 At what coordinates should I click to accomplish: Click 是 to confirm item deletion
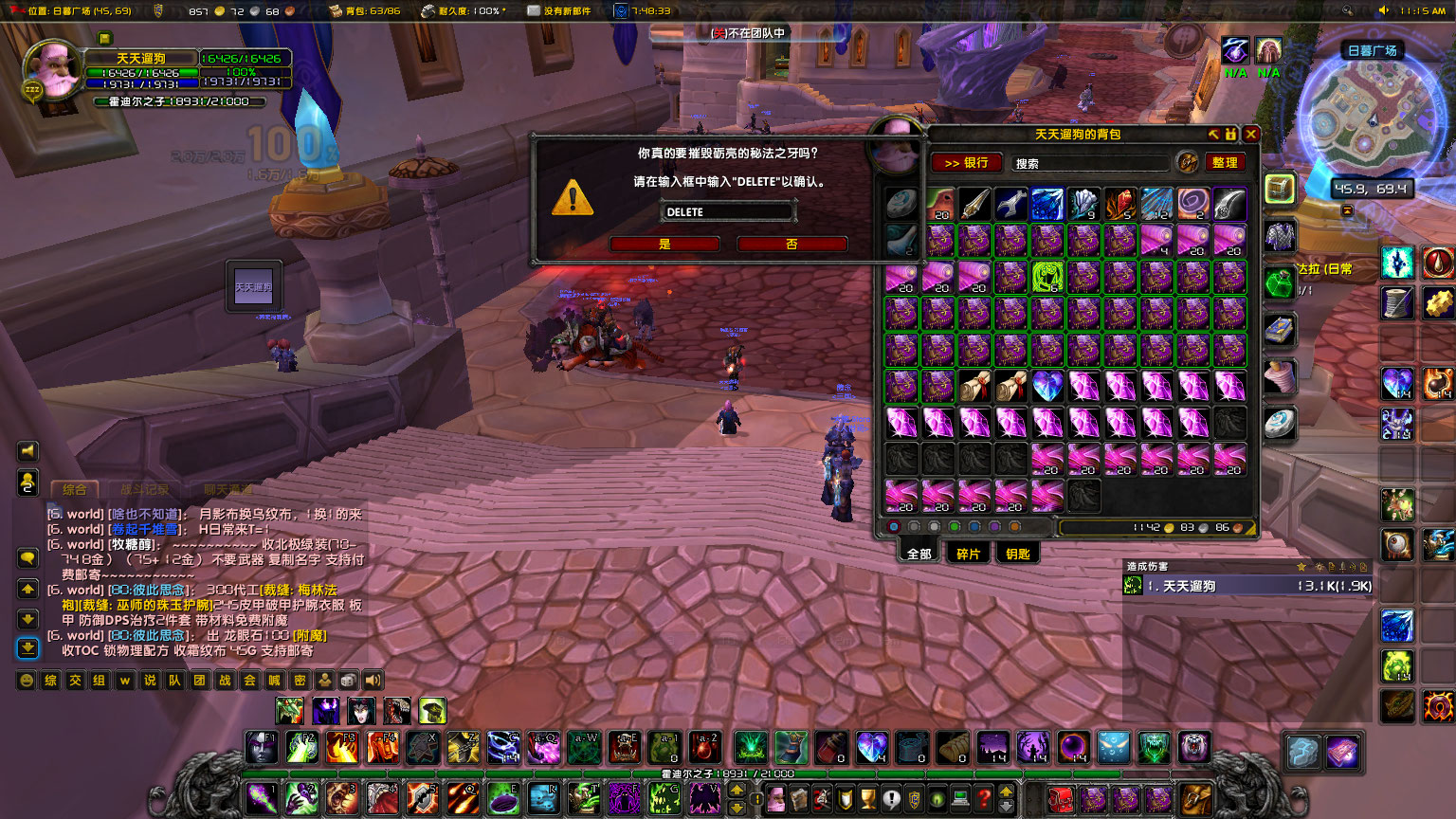point(664,244)
